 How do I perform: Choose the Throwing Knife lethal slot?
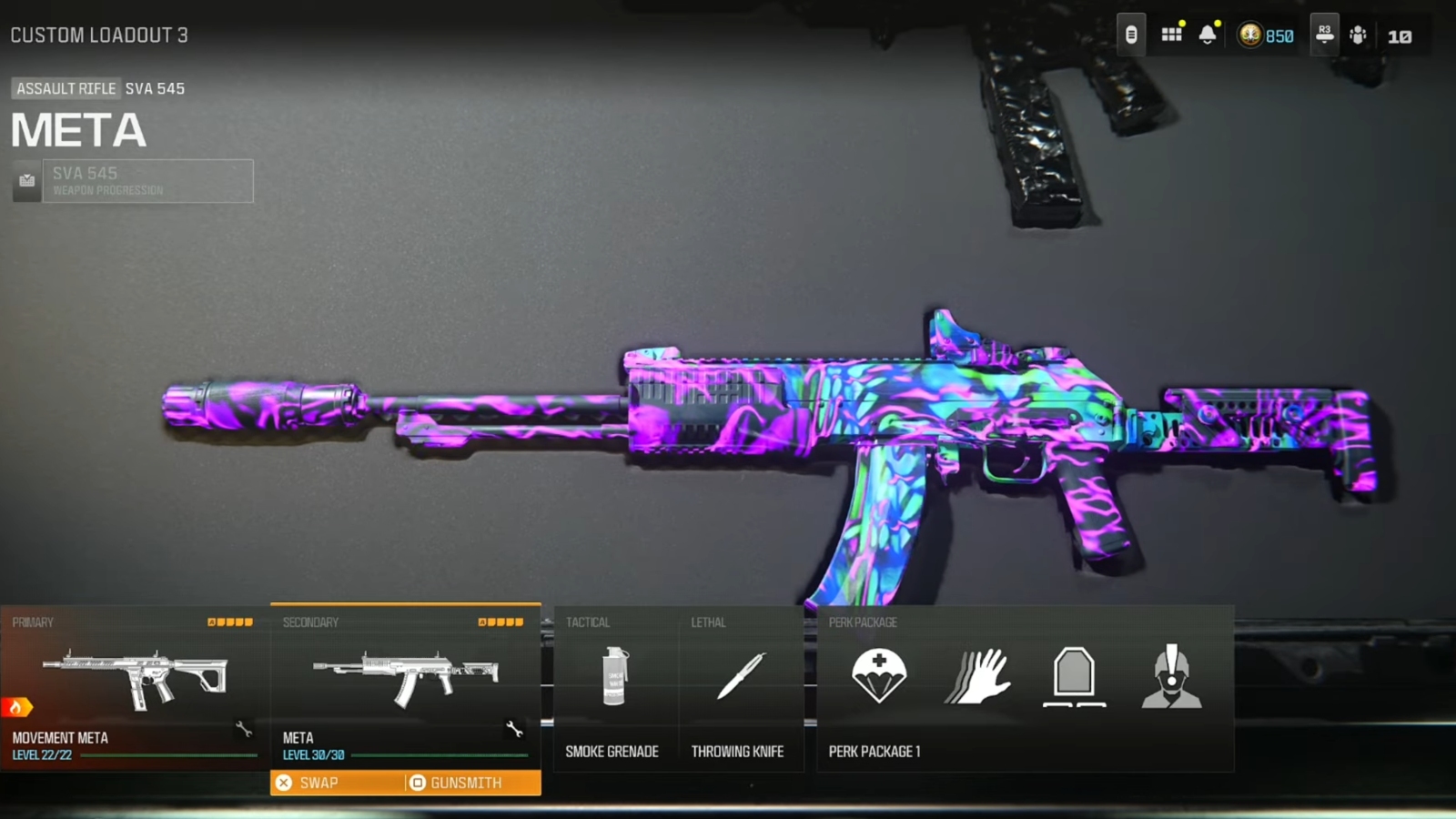tap(740, 689)
